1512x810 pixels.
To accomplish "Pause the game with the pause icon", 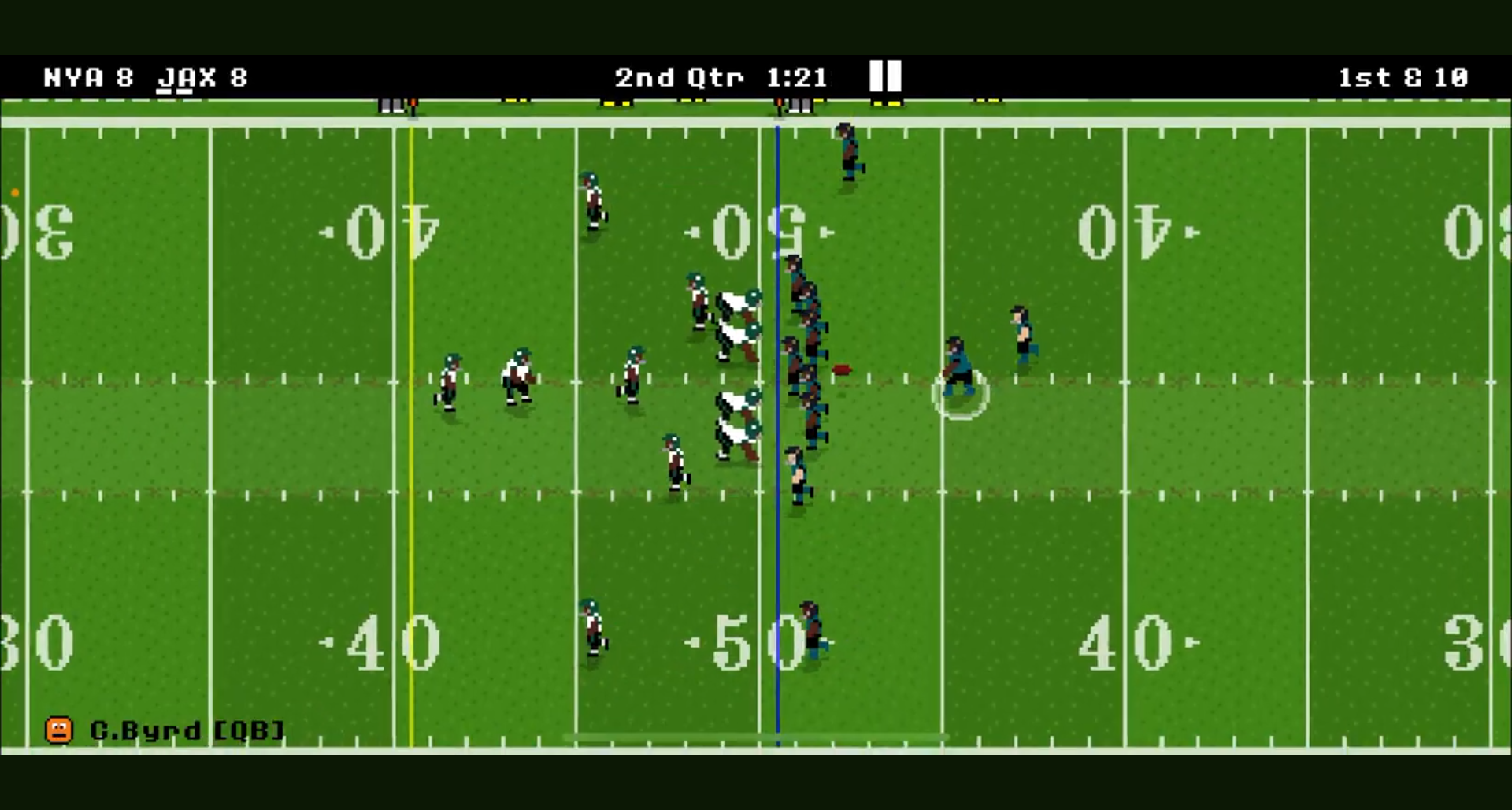I will (885, 77).
